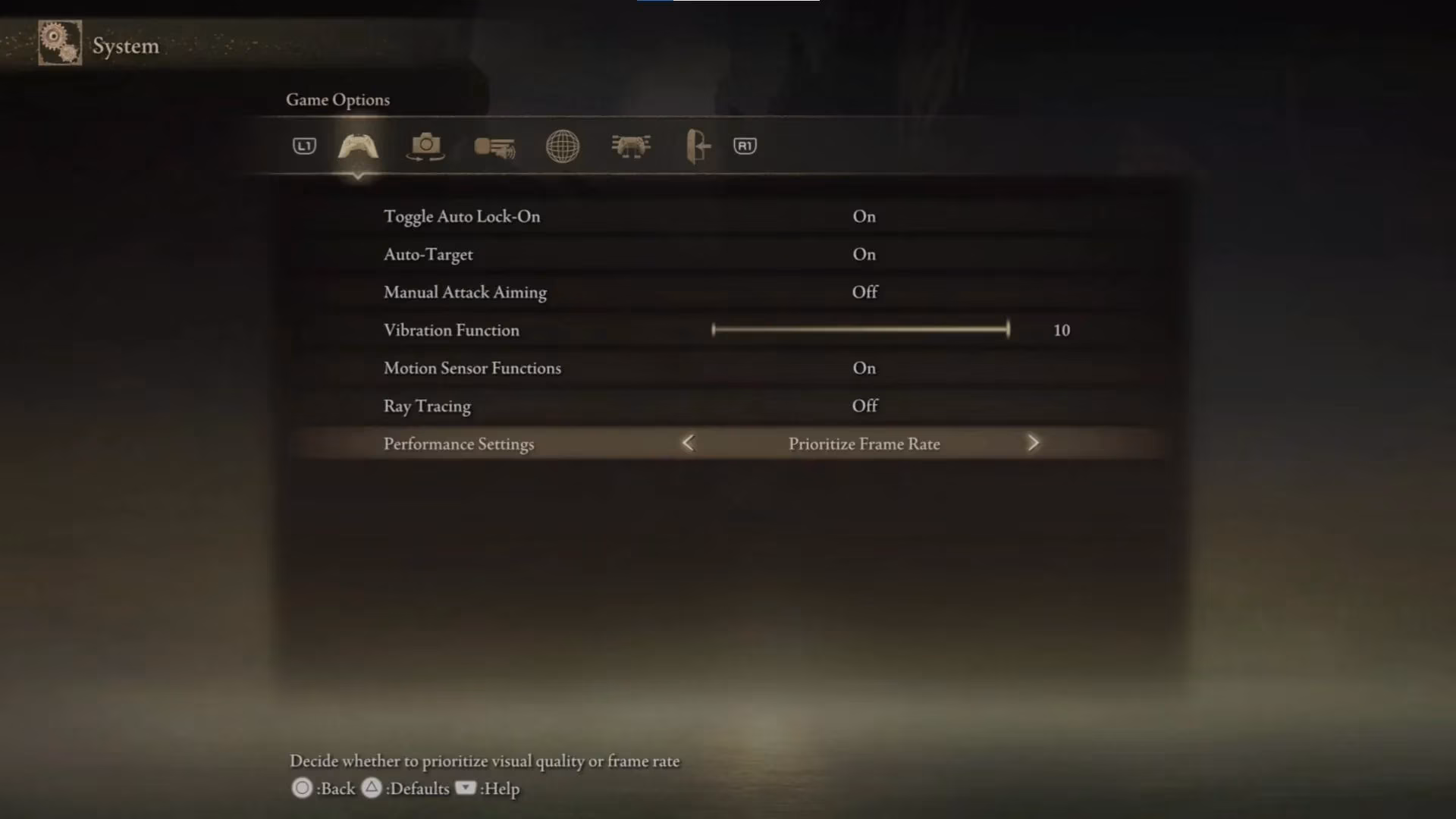Screen dimensions: 1456x819
Task: Click the L1 shoulder button icon
Action: click(x=303, y=146)
